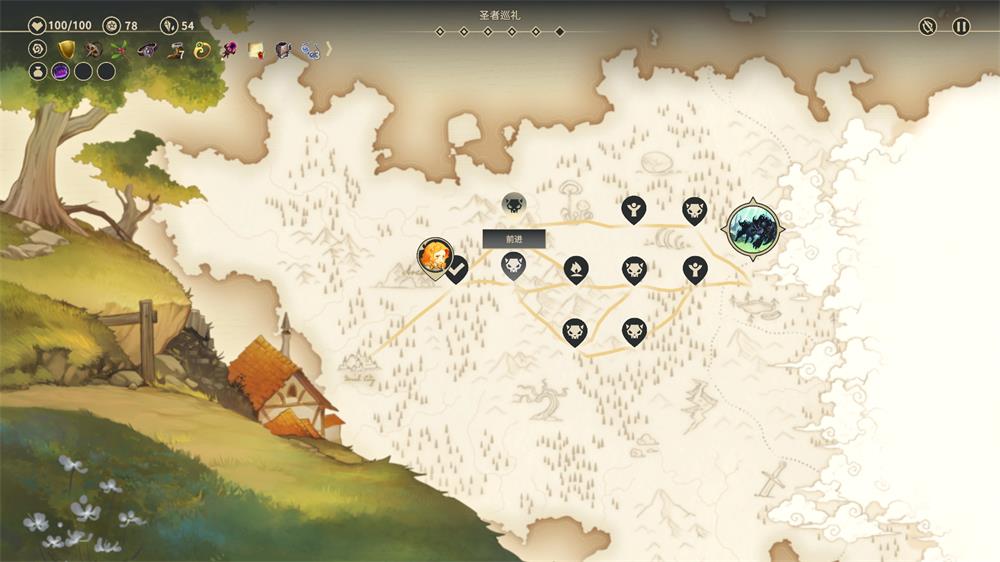Open the pouch bag icon
This screenshot has width=1000, height=562.
(38, 71)
